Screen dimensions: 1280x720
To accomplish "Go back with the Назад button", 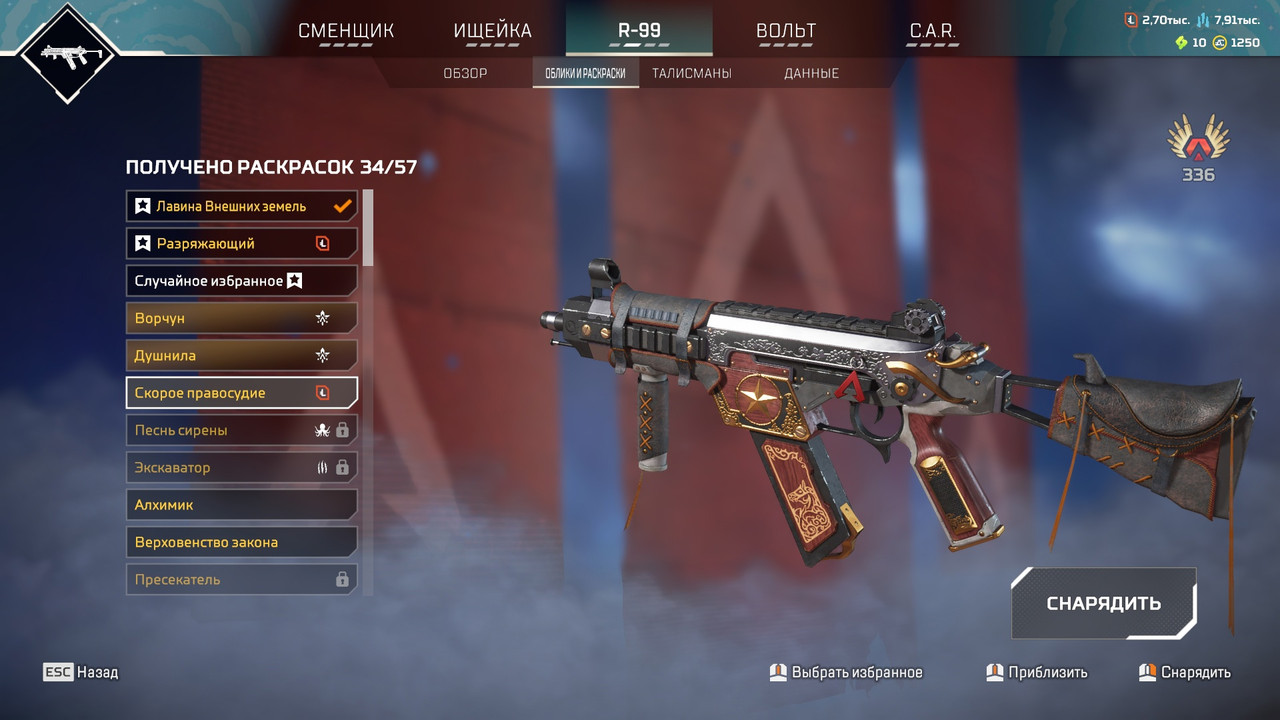I will pyautogui.click(x=81, y=672).
